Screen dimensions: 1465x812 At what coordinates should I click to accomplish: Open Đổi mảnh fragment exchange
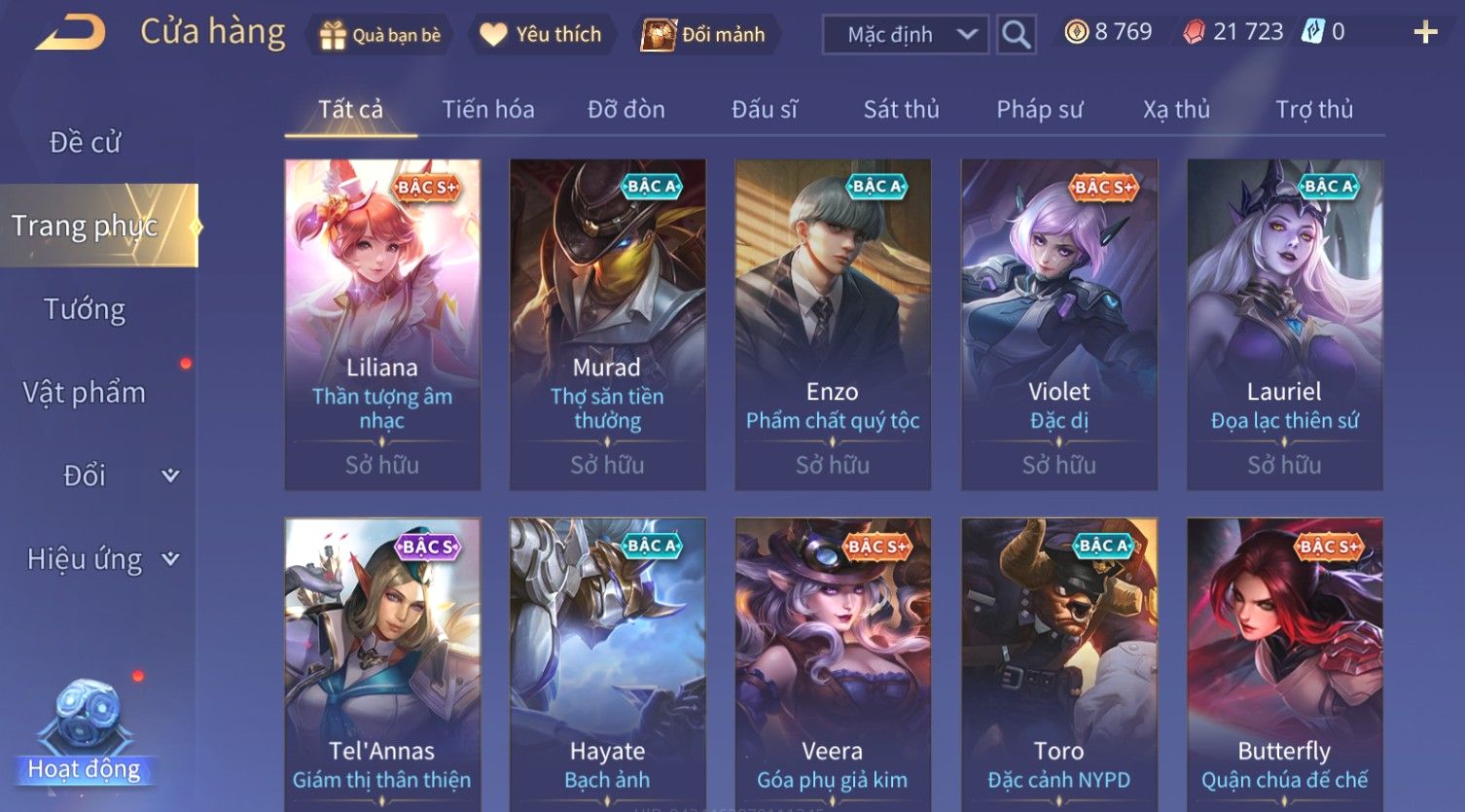pyautogui.click(x=704, y=35)
